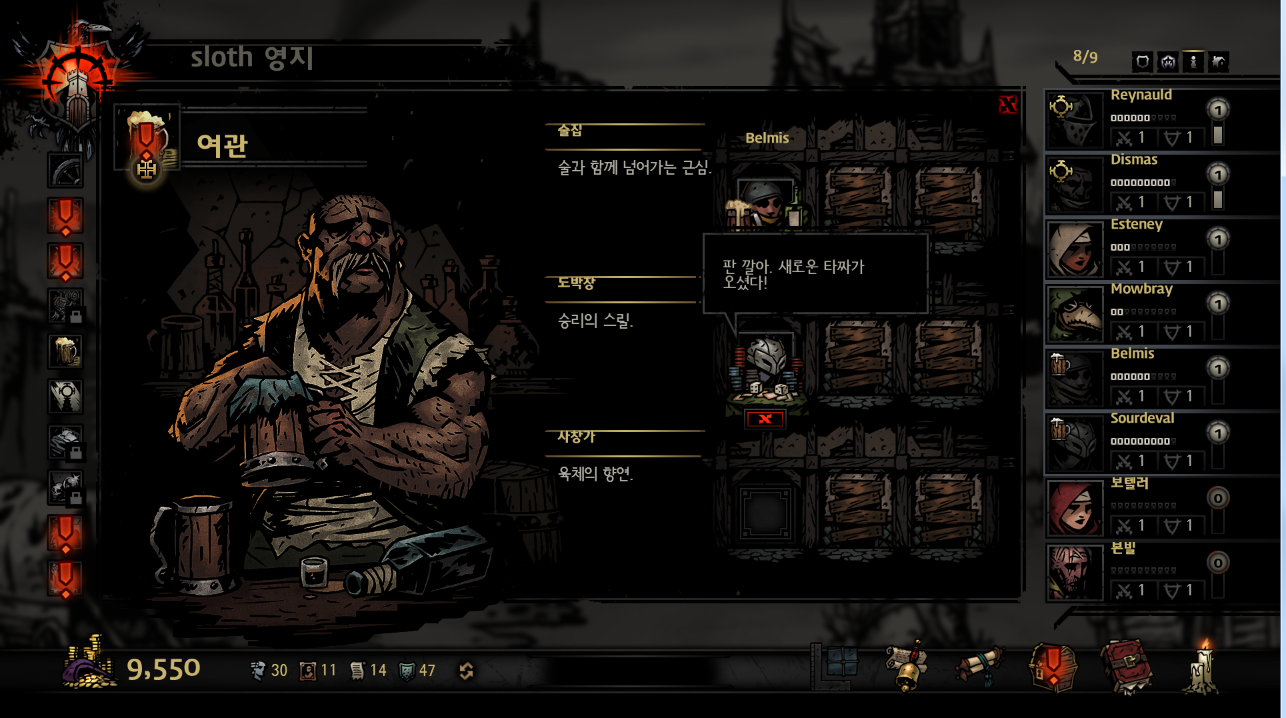Select Dismas in the hero roster

pos(1075,185)
